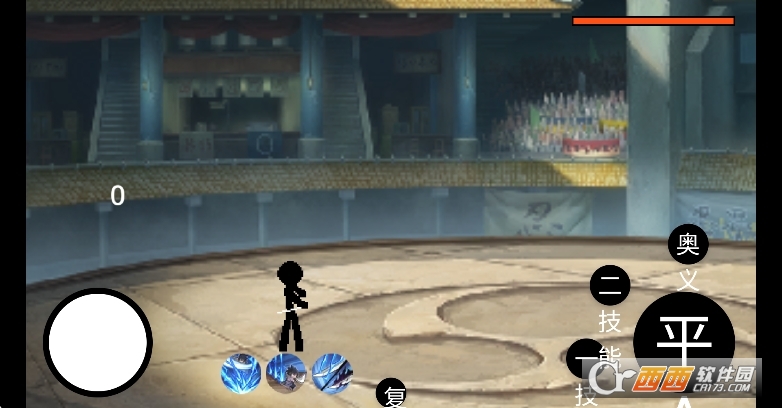Activate the 奥义 ultimate skill button

[688, 244]
